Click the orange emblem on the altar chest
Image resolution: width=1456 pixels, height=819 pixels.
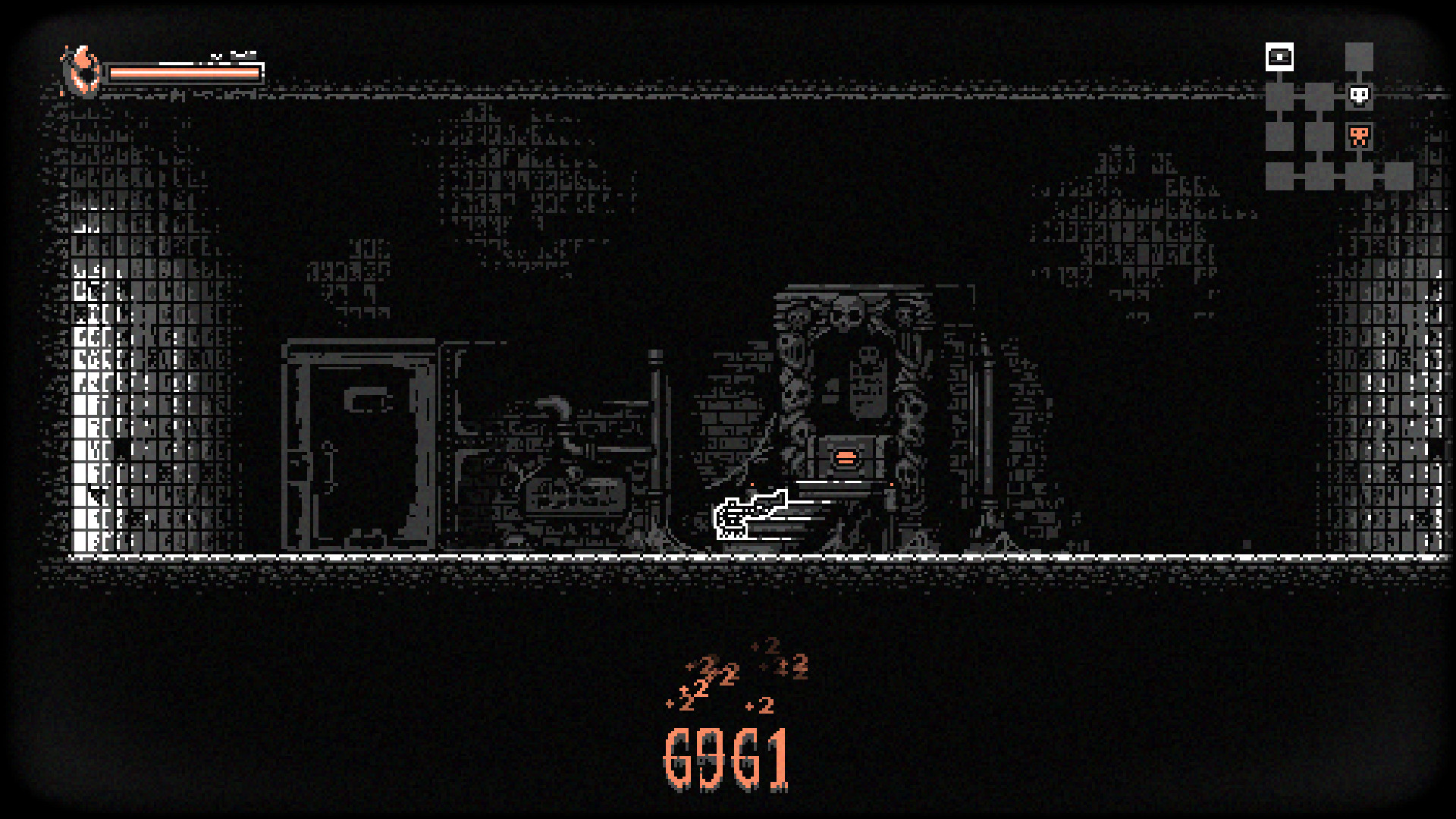coord(847,456)
